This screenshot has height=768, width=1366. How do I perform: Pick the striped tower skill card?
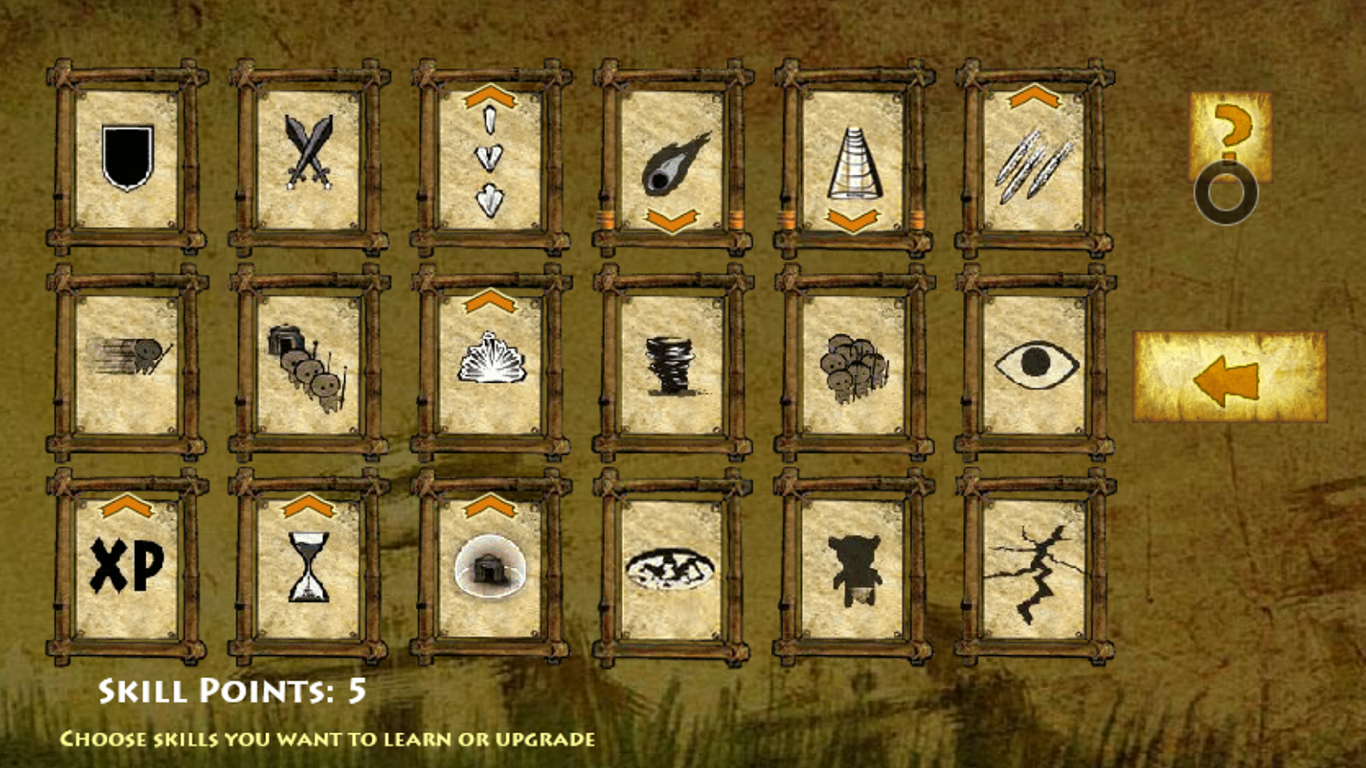pos(853,158)
